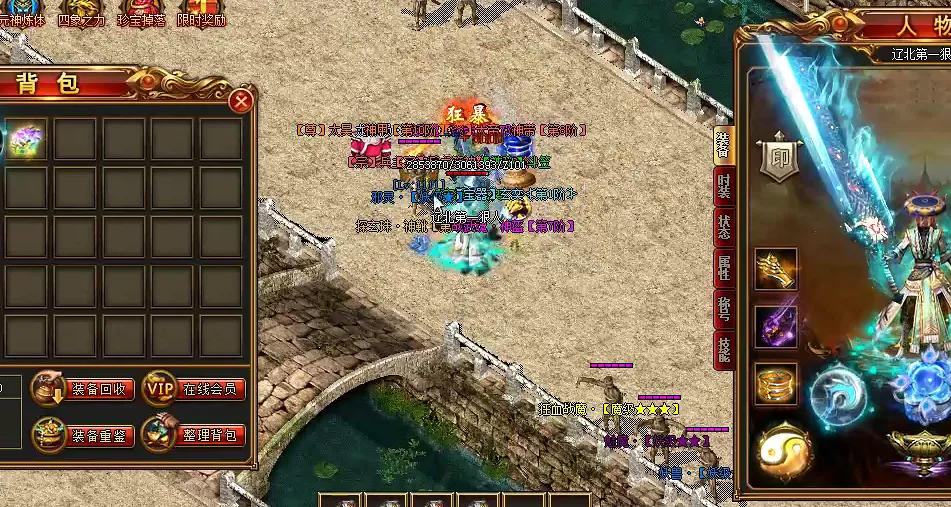Open 装备重鉴 equipment re-appraisal
The image size is (951, 507).
pyautogui.click(x=84, y=435)
